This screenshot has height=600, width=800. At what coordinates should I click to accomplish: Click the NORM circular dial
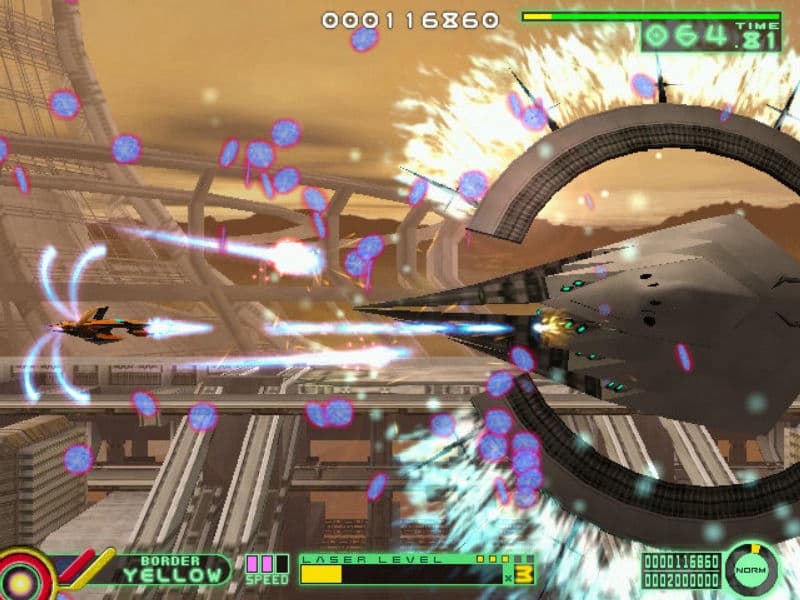pyautogui.click(x=752, y=569)
